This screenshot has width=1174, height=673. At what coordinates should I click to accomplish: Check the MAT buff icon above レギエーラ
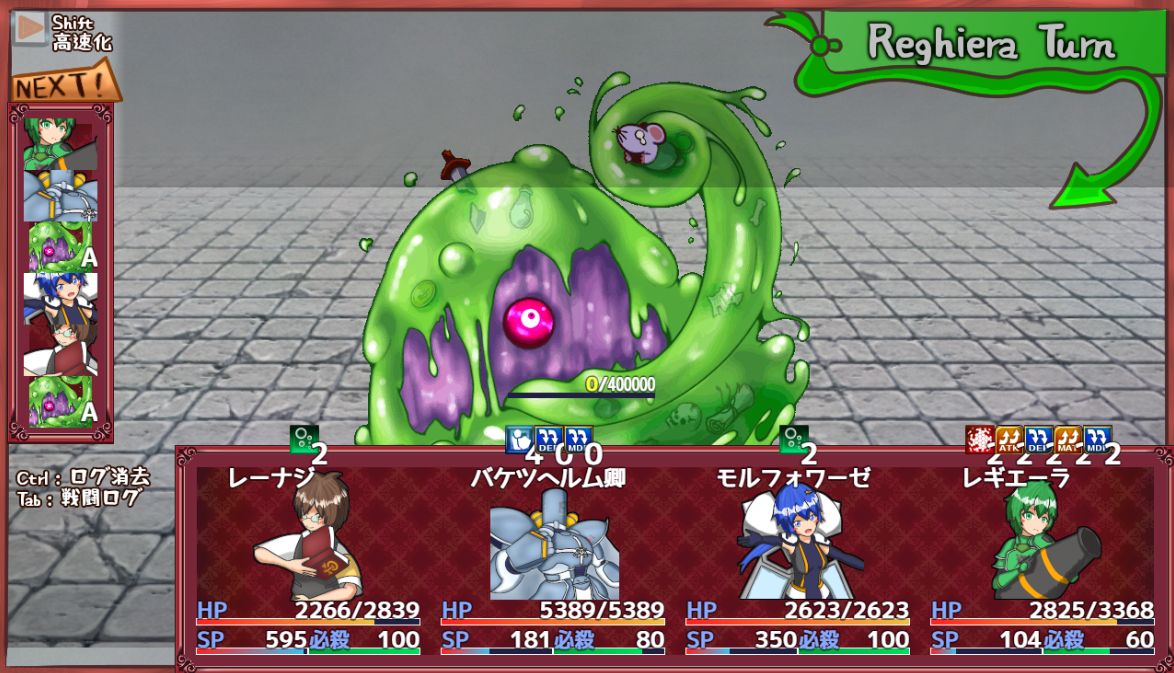[x=1068, y=439]
